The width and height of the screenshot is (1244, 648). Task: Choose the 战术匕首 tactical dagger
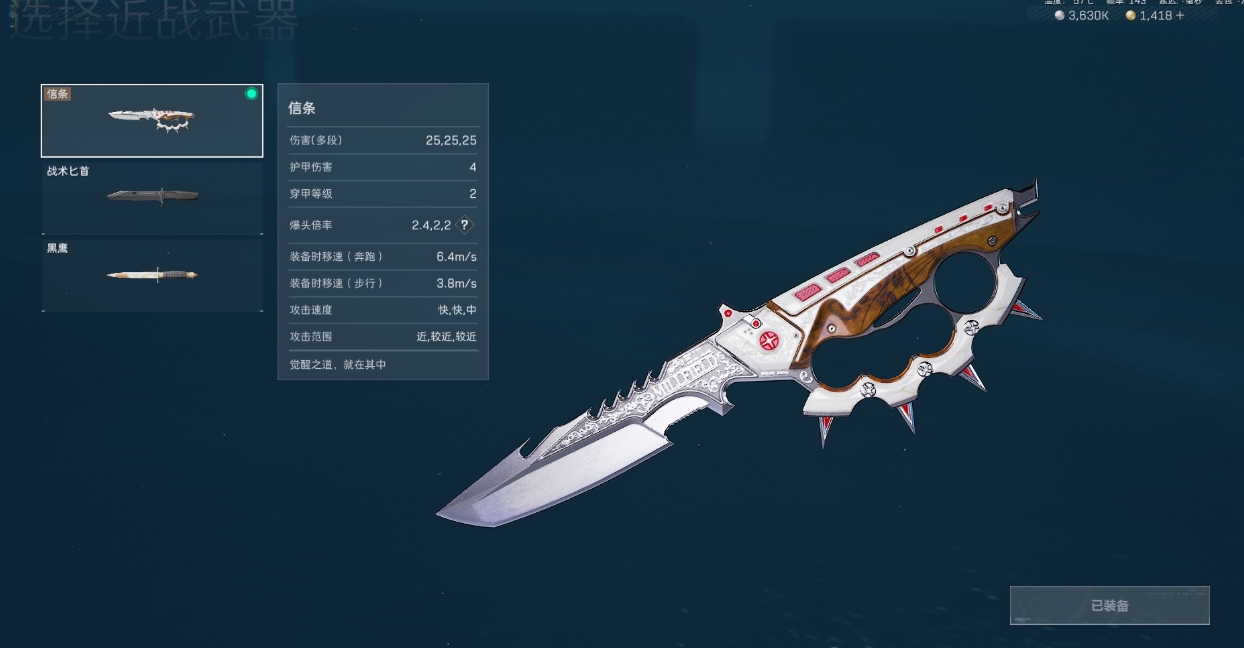coord(152,197)
